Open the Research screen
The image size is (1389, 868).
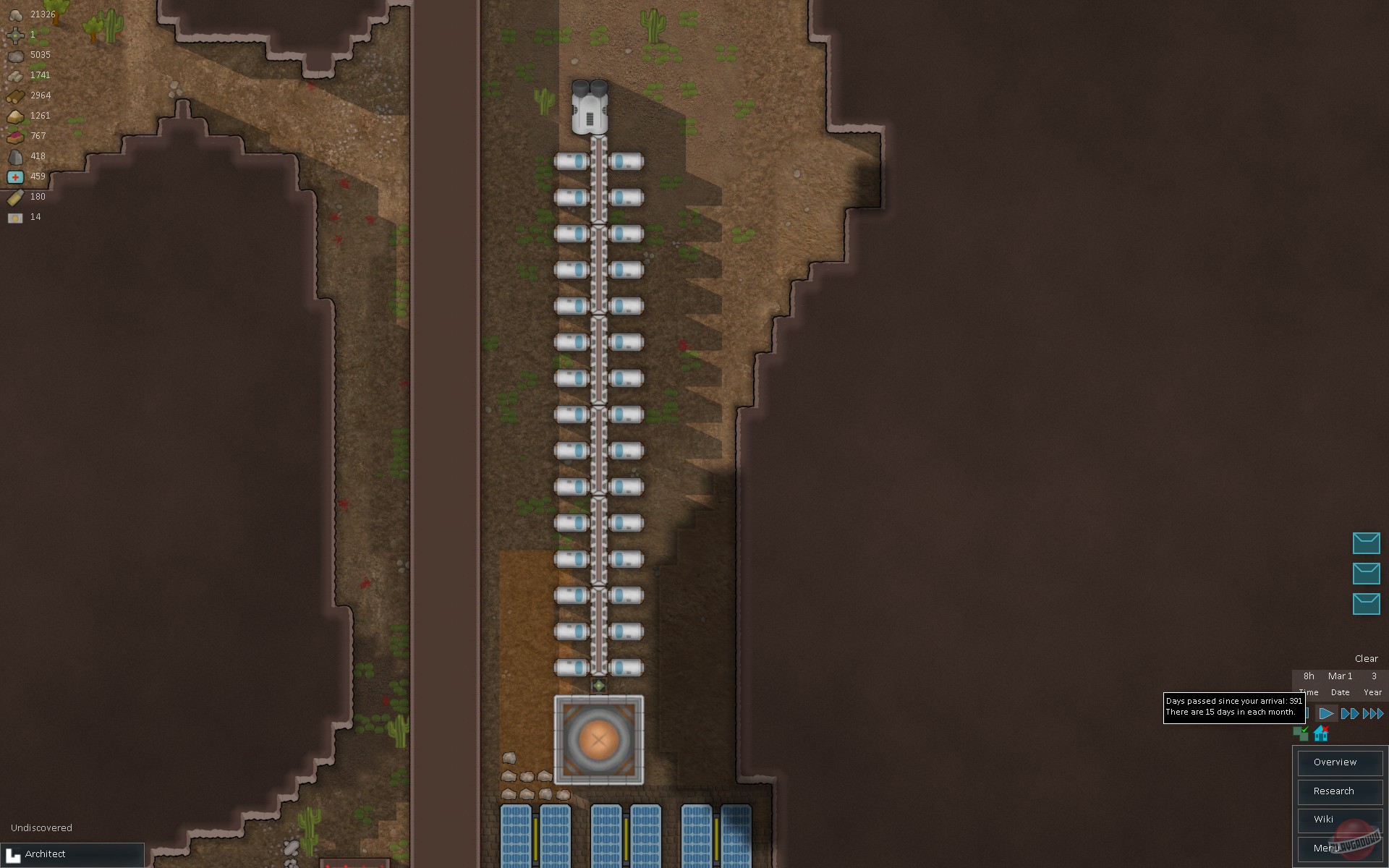point(1339,791)
